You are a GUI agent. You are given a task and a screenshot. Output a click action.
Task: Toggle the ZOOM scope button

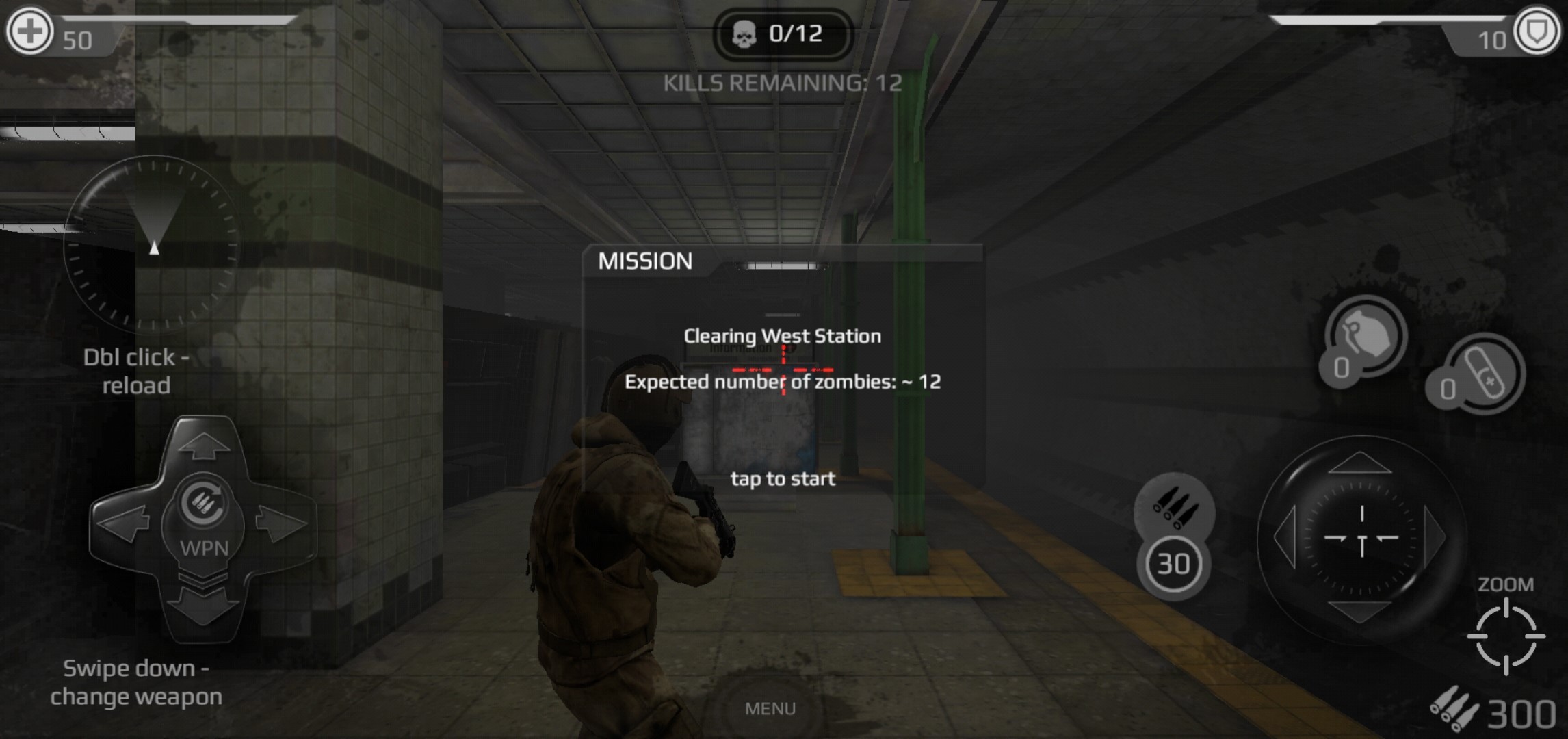click(1506, 635)
